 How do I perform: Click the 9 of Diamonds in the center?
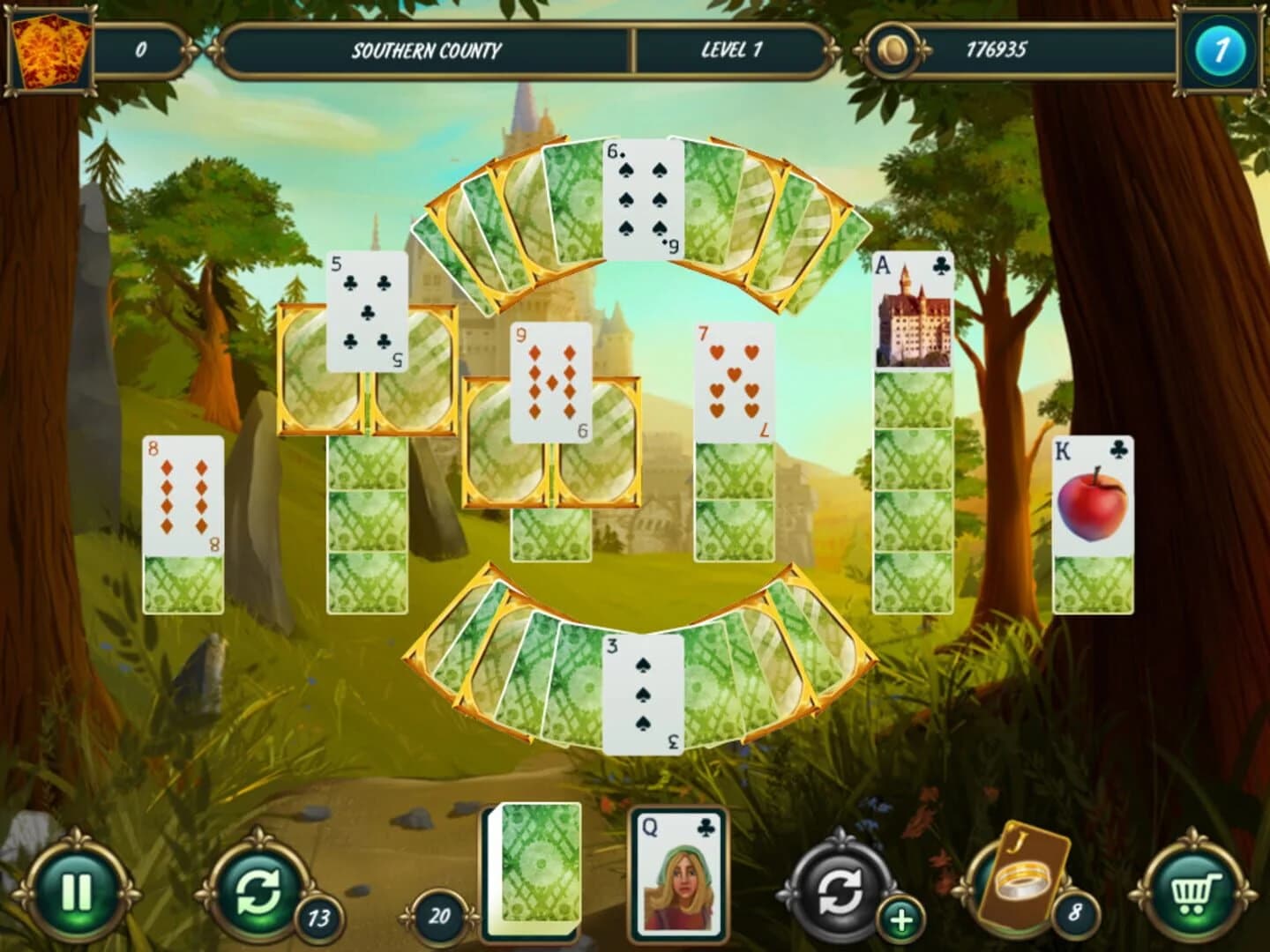(551, 379)
